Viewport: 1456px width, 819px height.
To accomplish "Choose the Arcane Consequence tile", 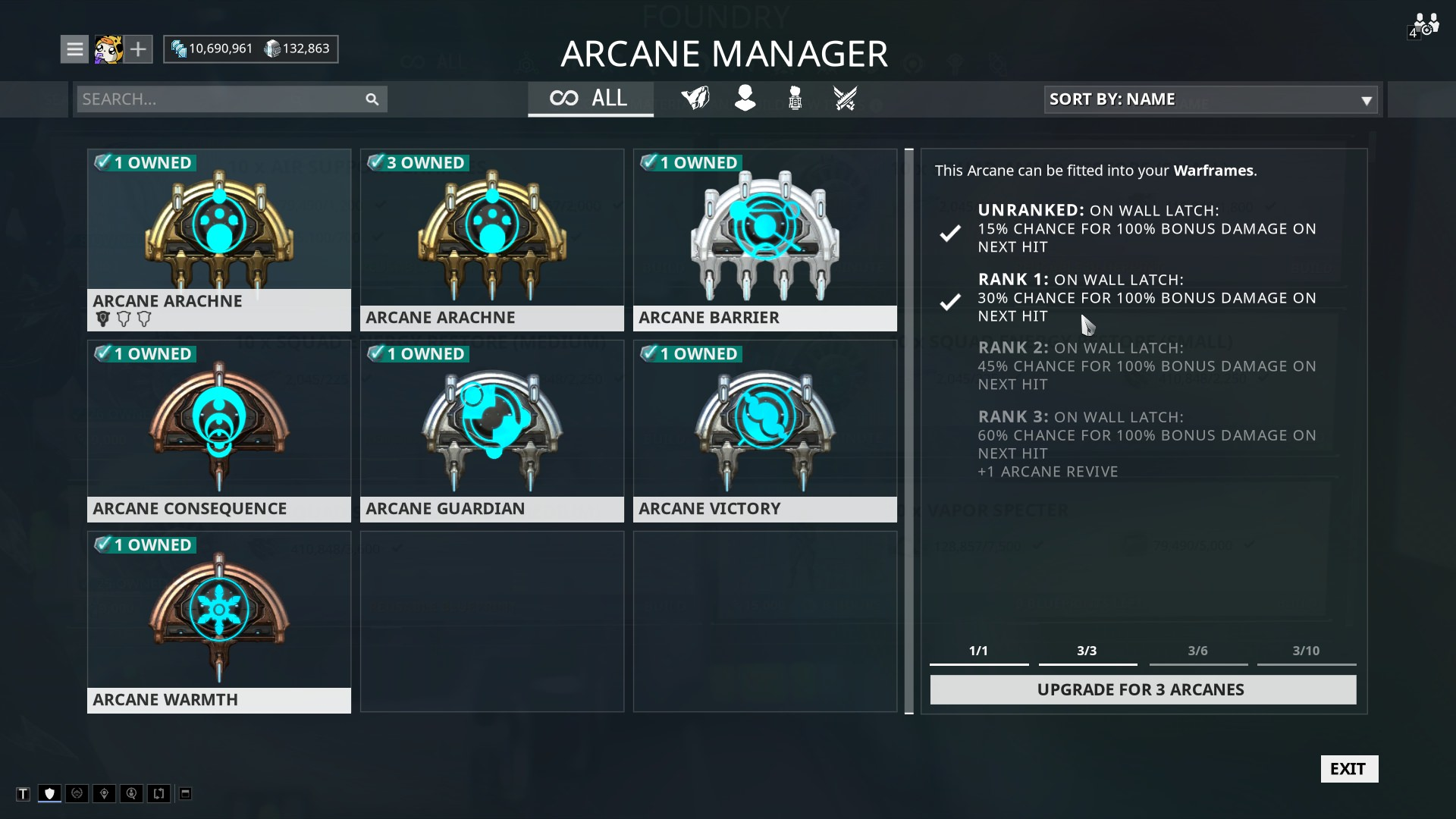I will click(218, 431).
